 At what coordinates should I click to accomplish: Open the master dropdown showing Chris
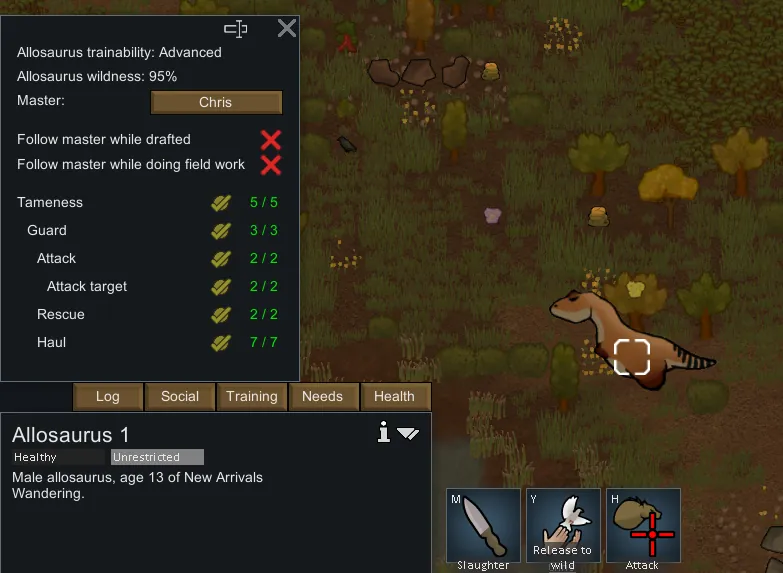pos(216,102)
